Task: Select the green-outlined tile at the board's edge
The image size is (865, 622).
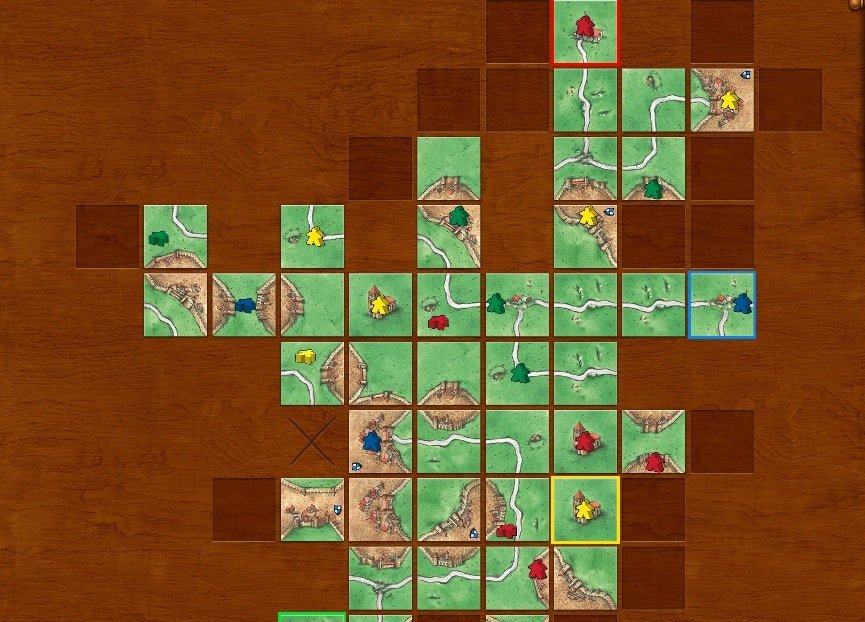Action: pos(312,617)
